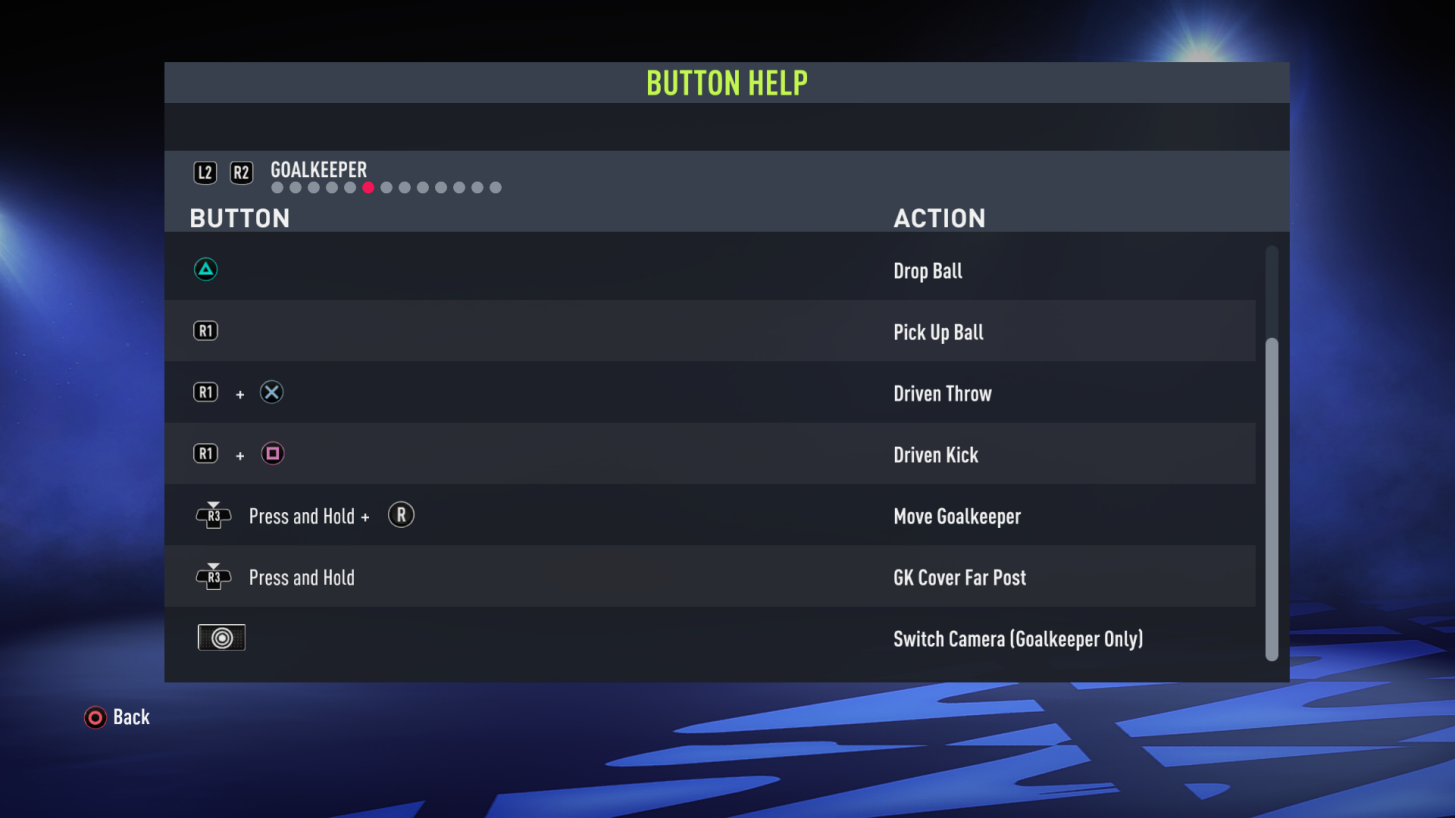Viewport: 1455px width, 818px height.
Task: Click the L2 trigger icon near GOALKEEPER header
Action: (x=205, y=172)
